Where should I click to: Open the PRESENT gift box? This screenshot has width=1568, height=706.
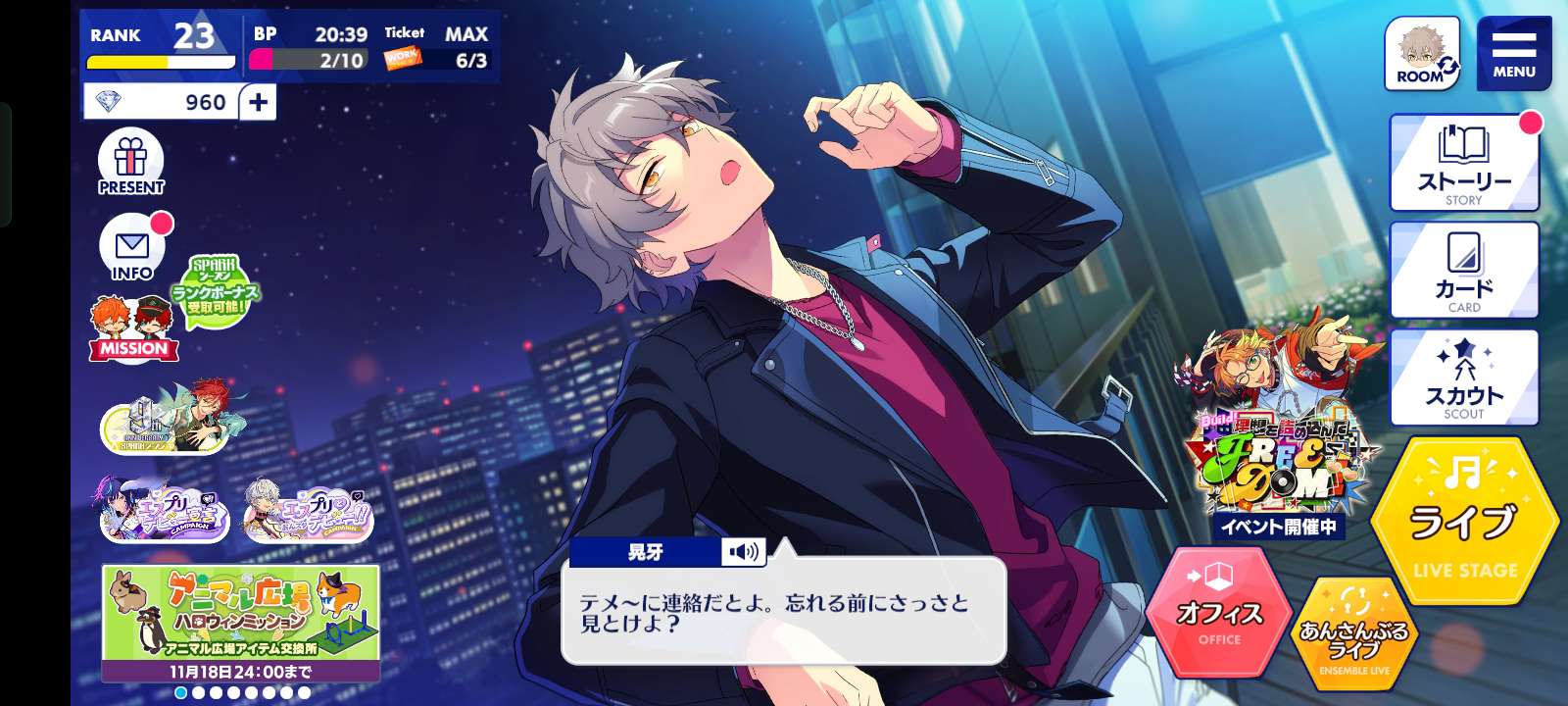pyautogui.click(x=131, y=162)
